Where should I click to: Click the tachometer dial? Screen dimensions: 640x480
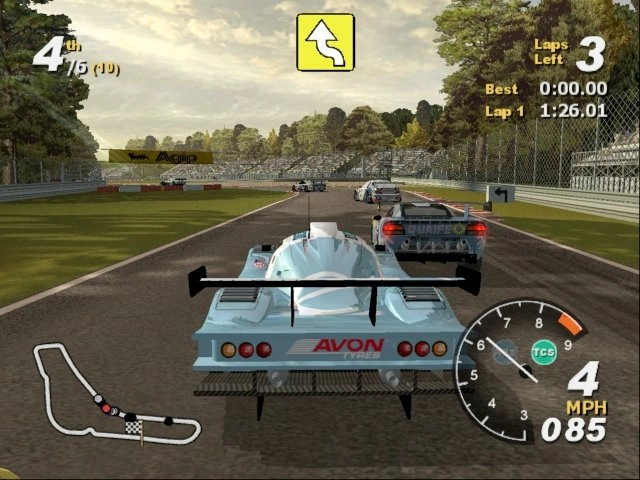point(508,370)
